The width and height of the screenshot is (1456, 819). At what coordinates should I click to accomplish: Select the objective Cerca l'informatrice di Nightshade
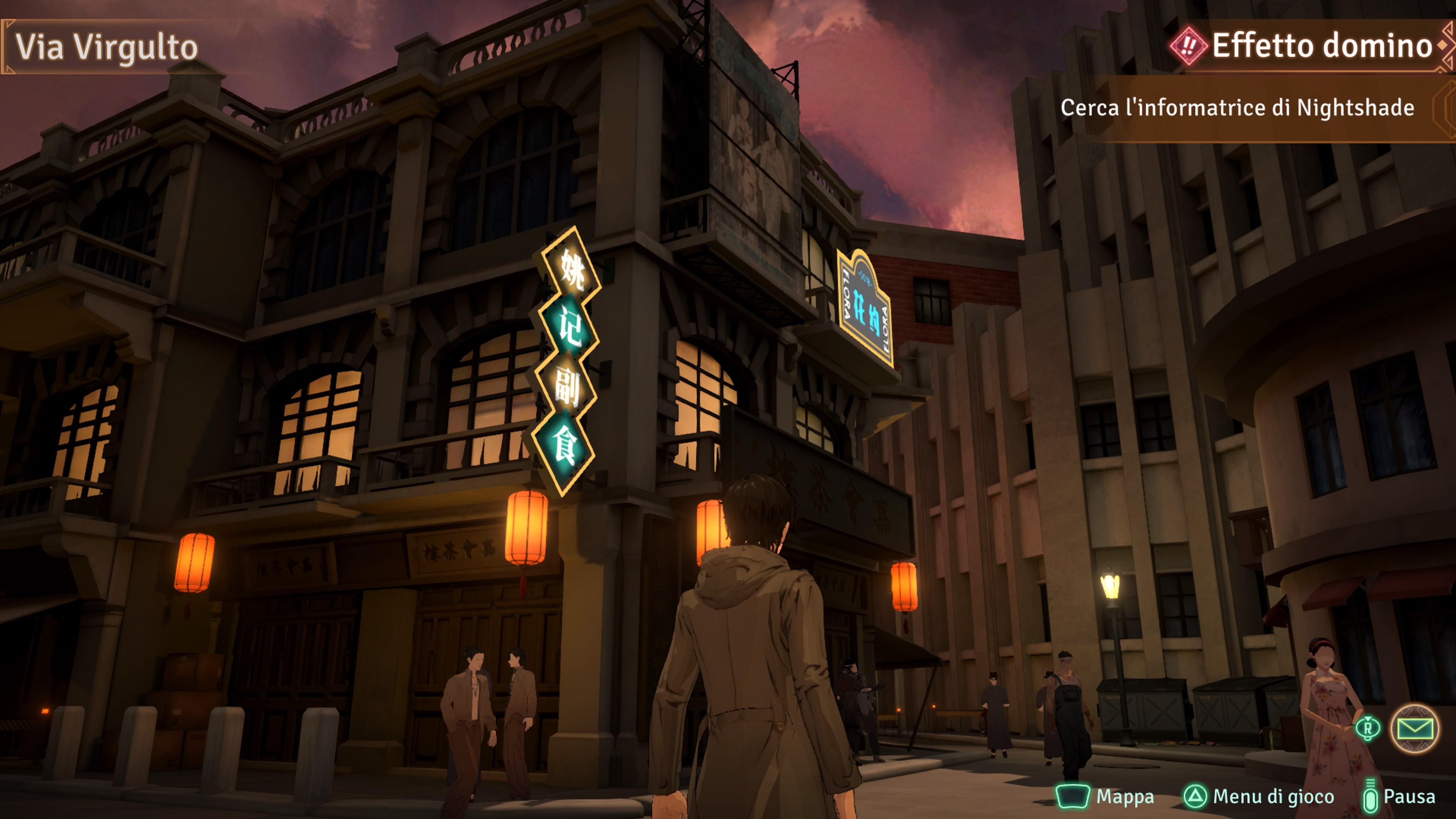coord(1237,108)
